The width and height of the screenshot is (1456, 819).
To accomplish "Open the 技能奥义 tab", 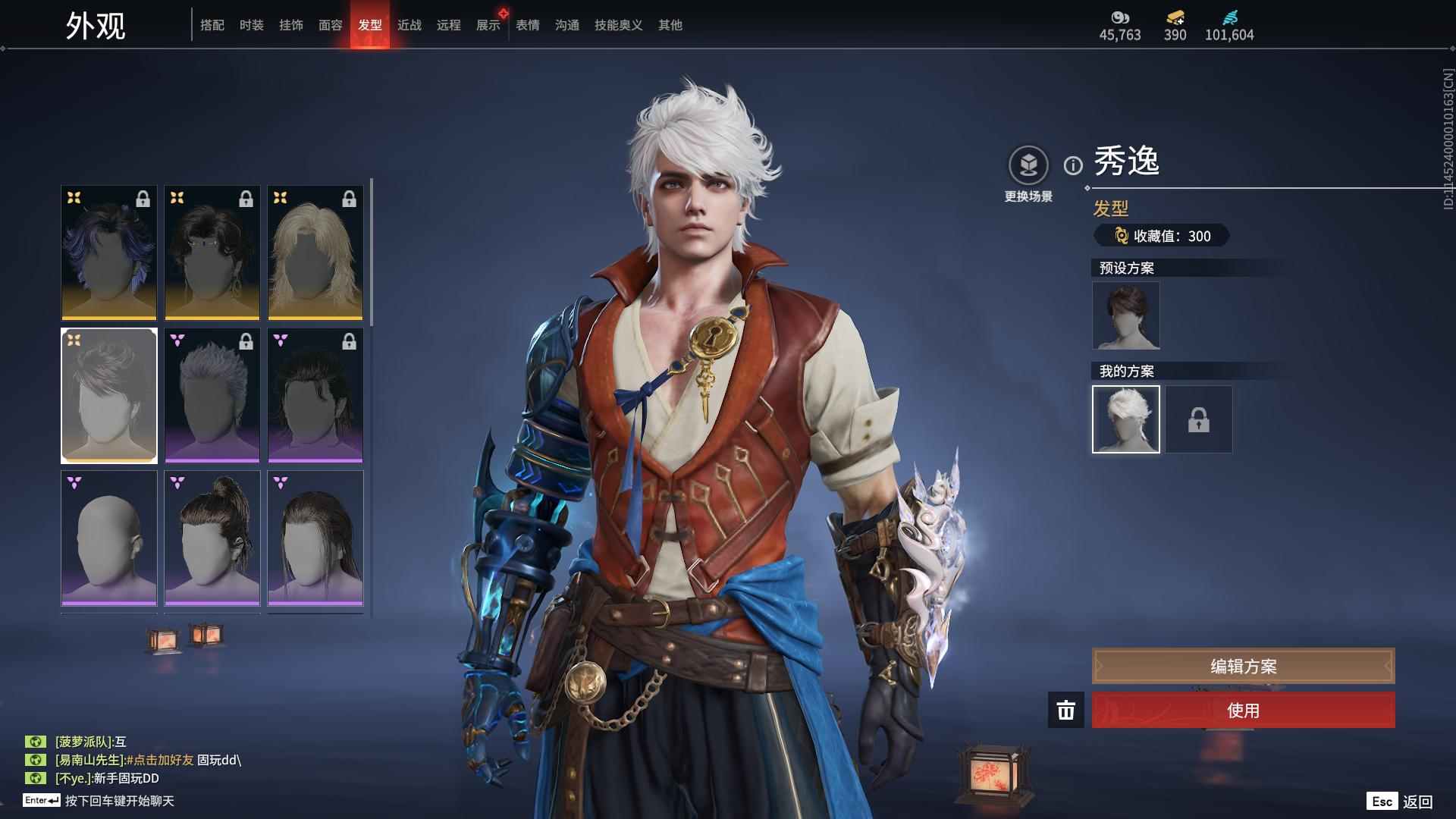I will pos(618,25).
